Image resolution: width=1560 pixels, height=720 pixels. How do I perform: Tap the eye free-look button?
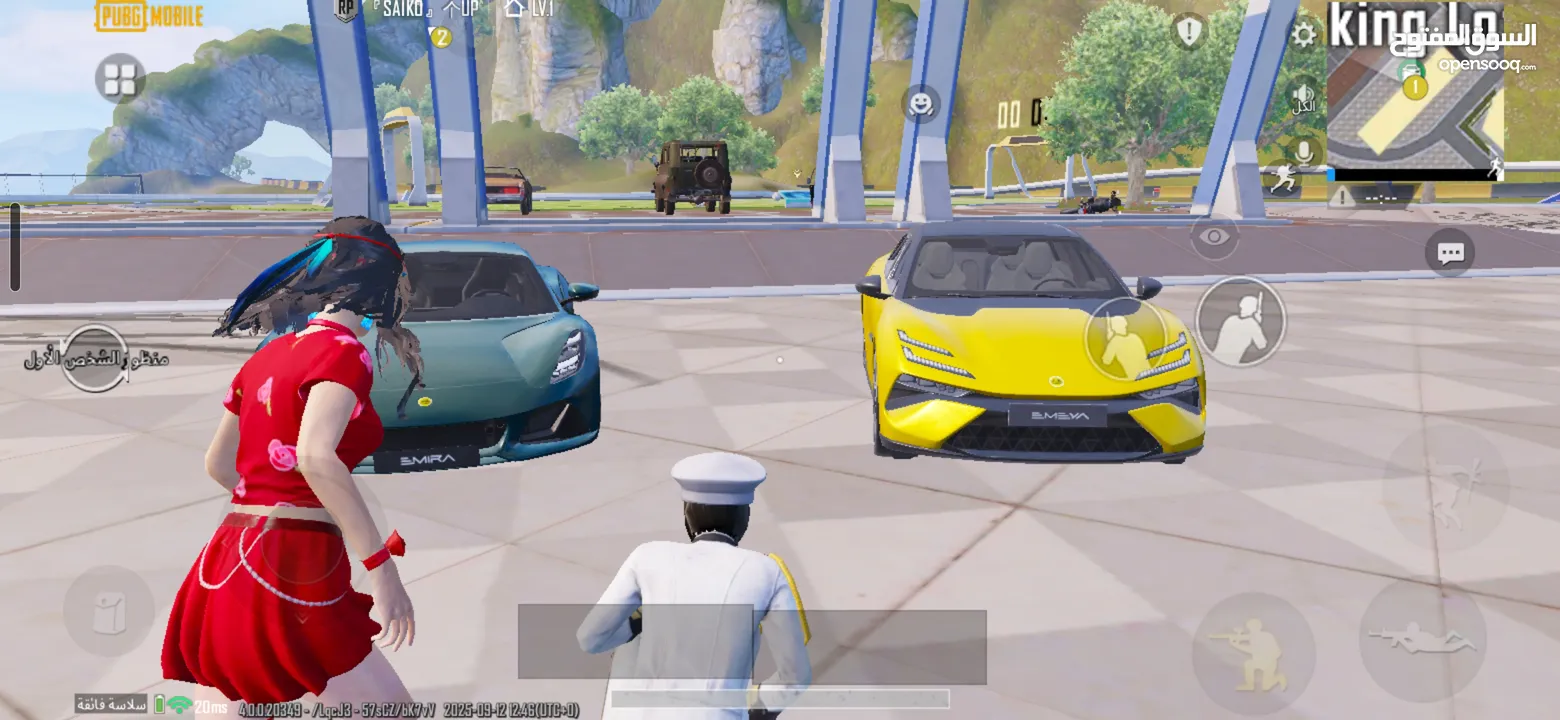[1214, 237]
